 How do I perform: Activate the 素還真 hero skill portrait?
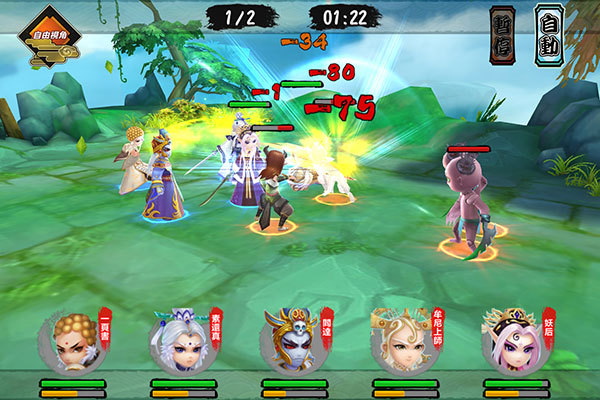[183, 342]
